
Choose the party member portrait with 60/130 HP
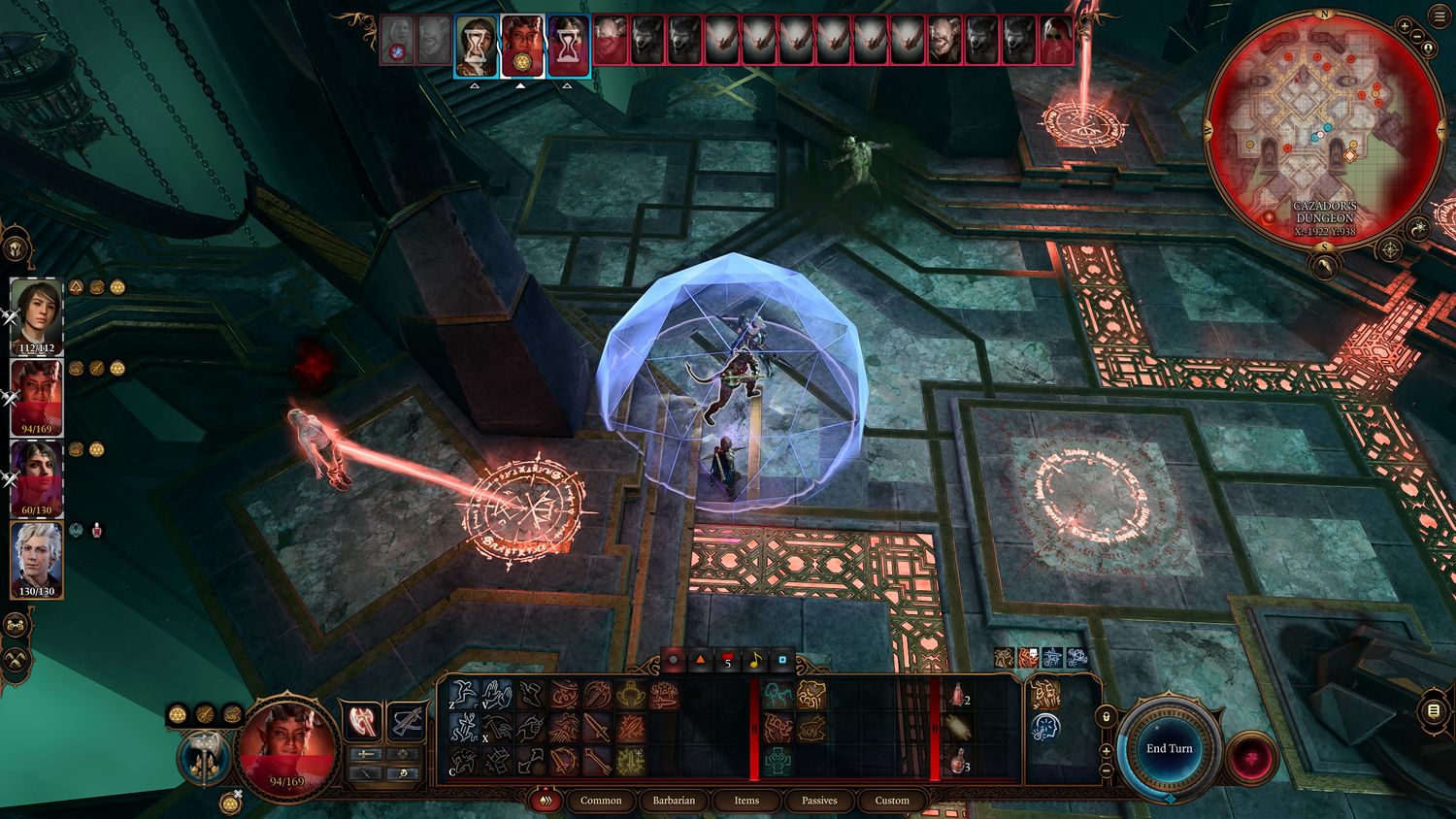(x=36, y=478)
